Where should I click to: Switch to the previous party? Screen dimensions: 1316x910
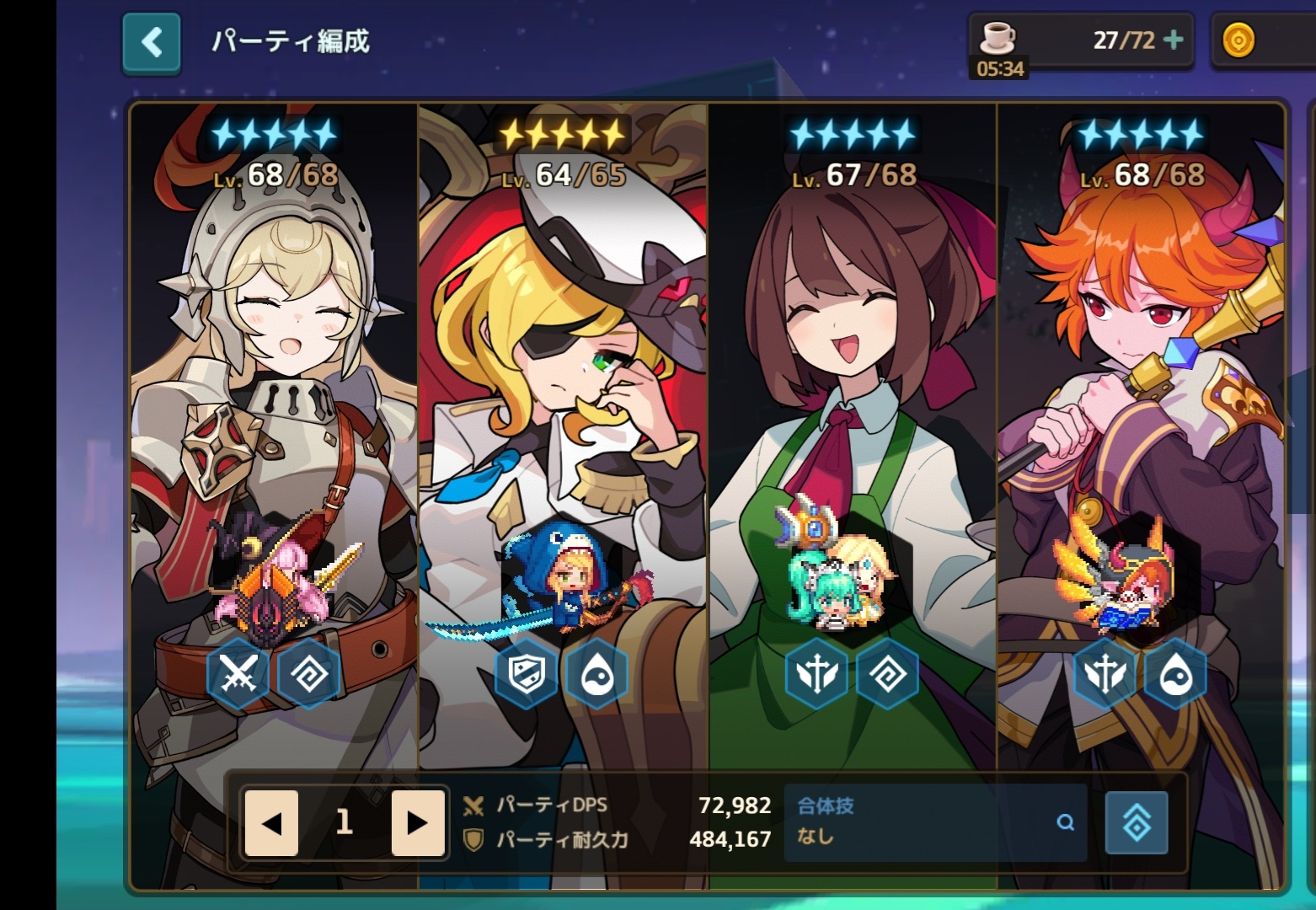271,822
